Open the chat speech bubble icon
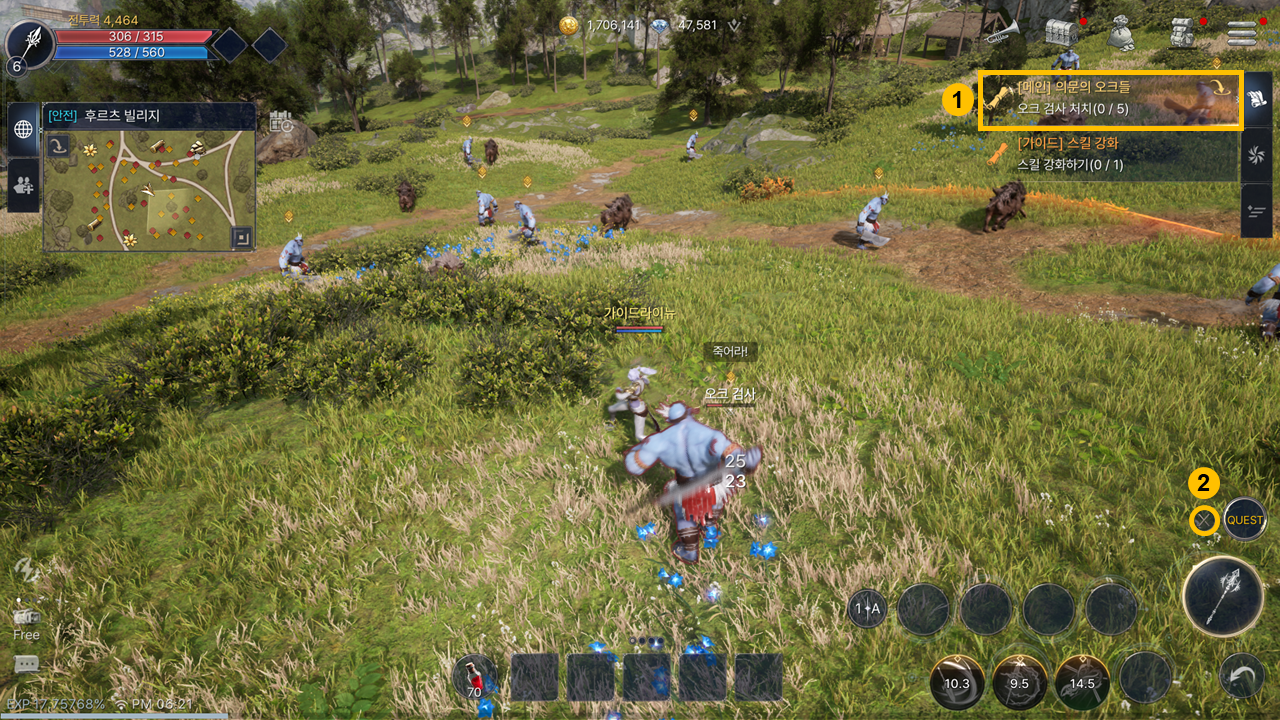The image size is (1280, 720). coord(27,665)
